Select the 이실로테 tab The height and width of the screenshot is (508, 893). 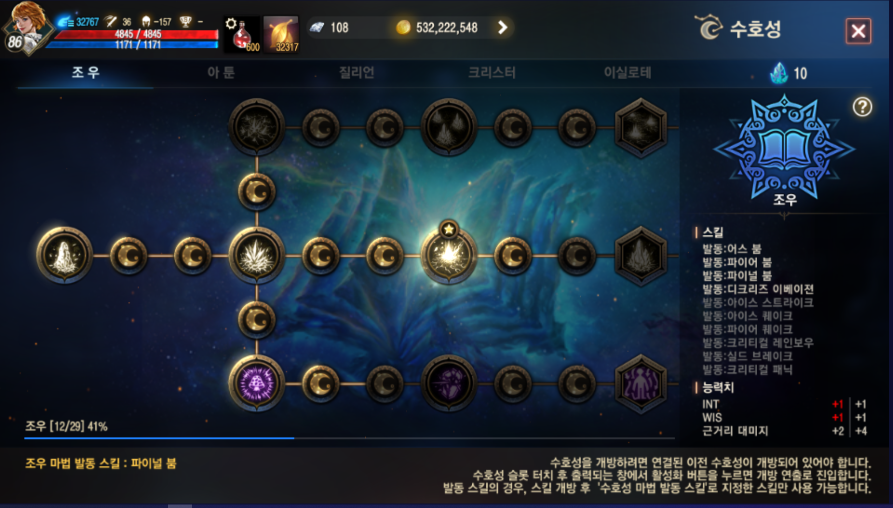click(627, 72)
